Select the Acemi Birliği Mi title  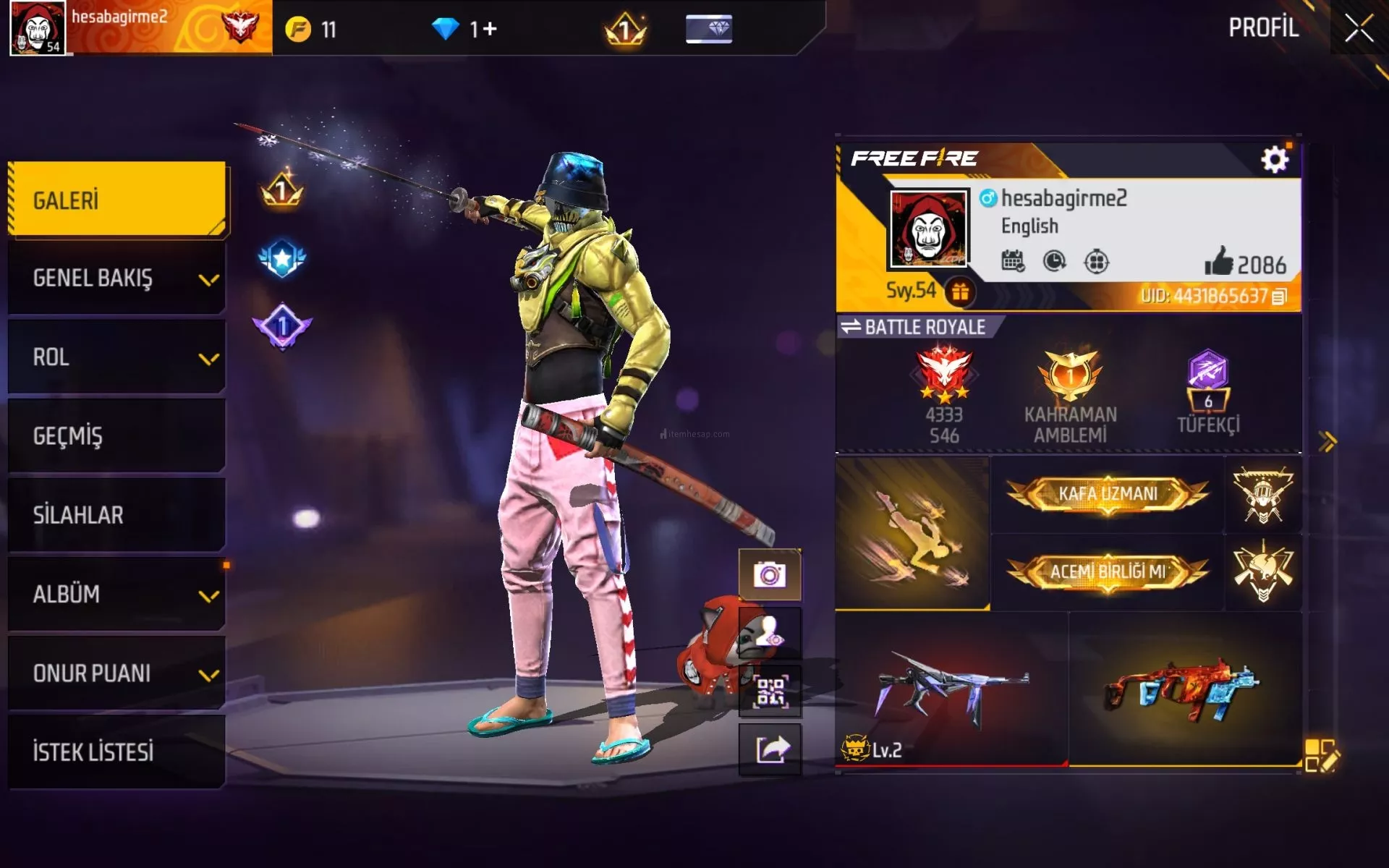tap(1108, 572)
